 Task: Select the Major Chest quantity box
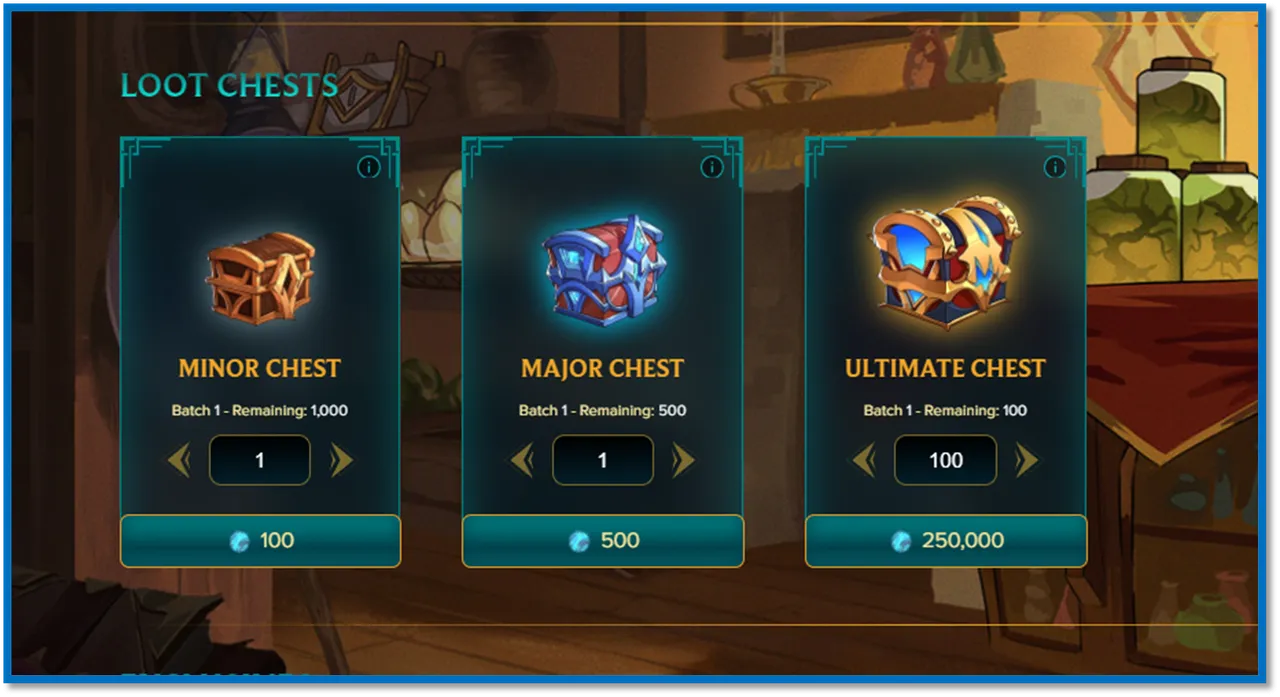pos(603,460)
